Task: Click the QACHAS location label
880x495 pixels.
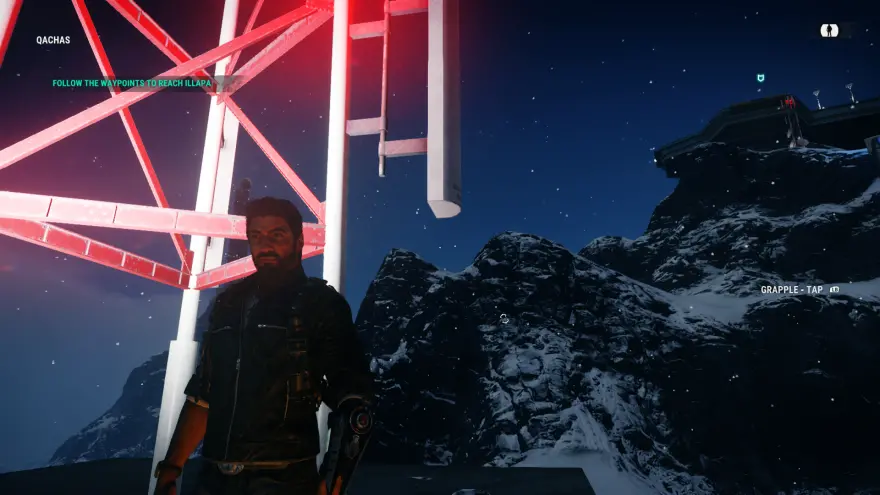Action: (x=52, y=41)
